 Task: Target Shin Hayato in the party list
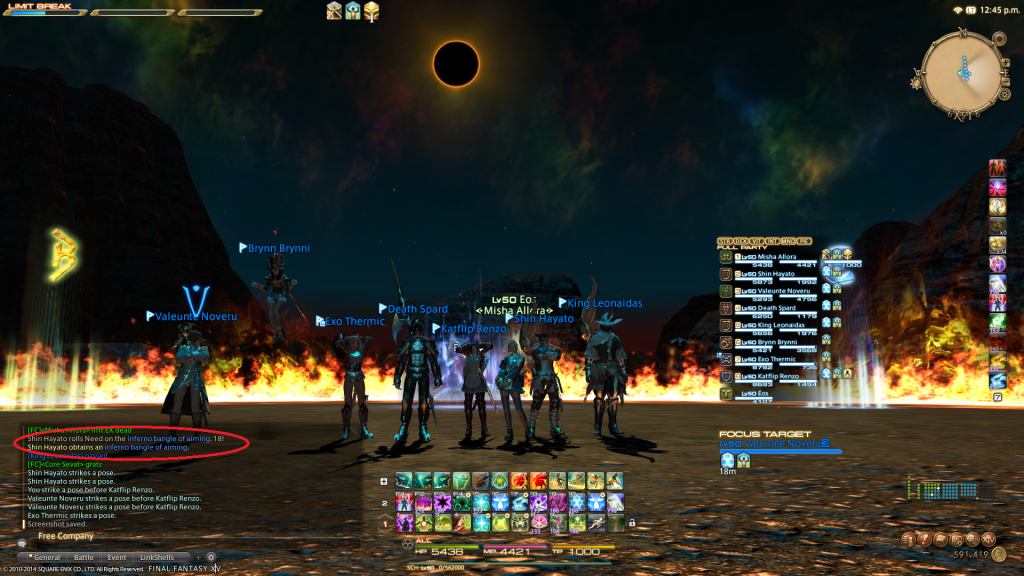tap(777, 274)
